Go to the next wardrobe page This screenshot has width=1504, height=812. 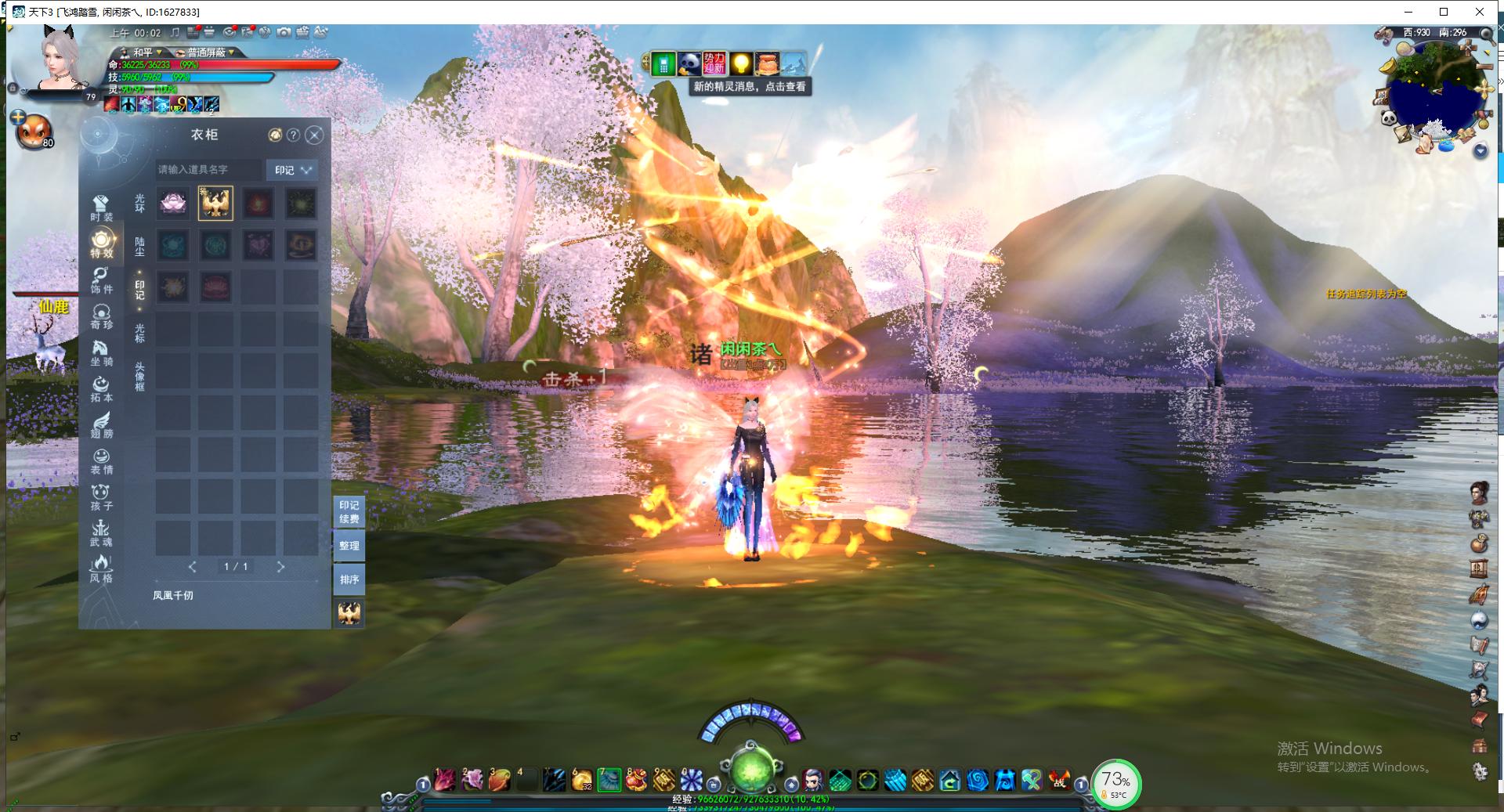280,566
